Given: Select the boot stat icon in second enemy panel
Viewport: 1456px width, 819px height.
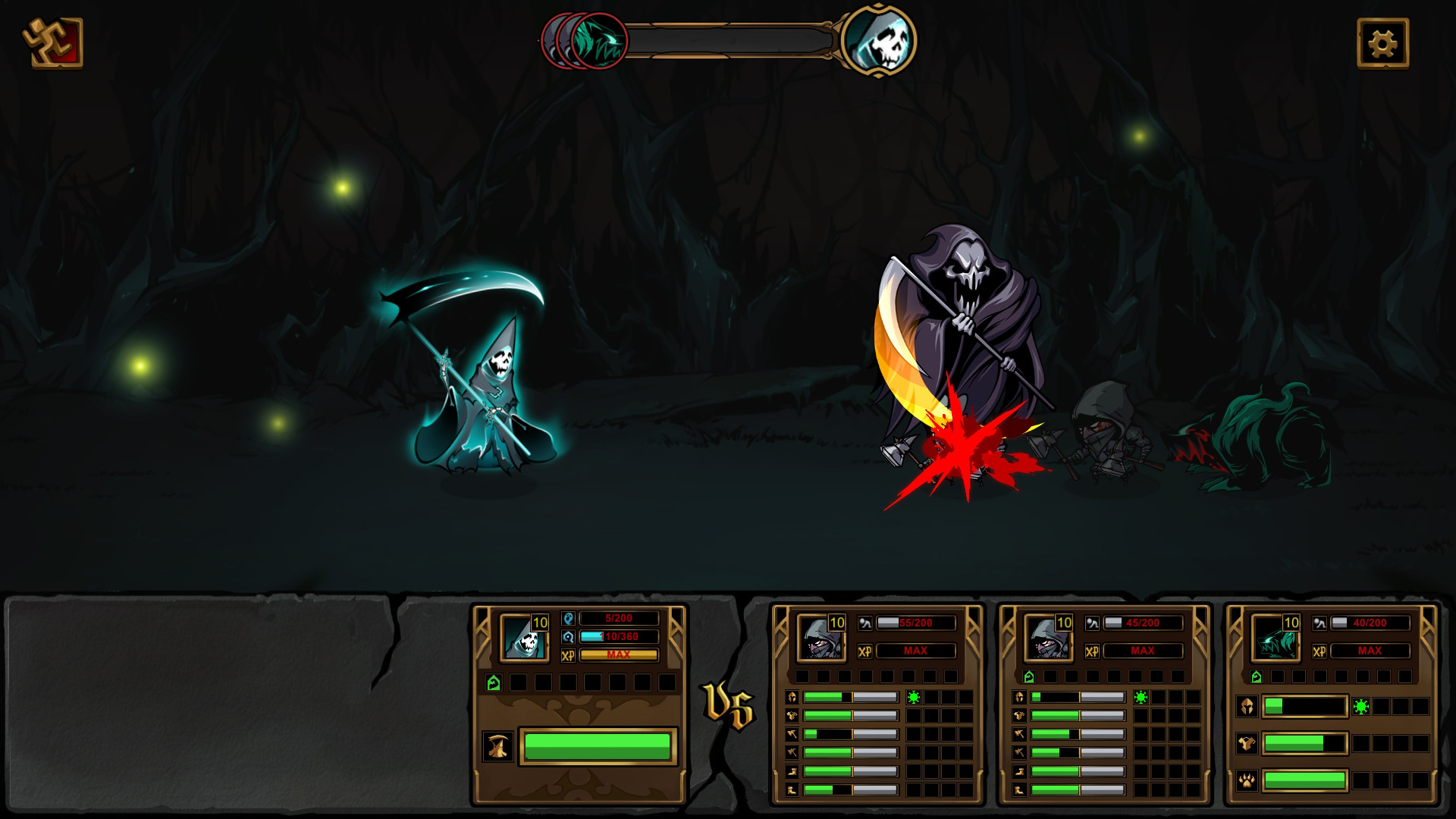Looking at the screenshot, I should click(x=1018, y=771).
